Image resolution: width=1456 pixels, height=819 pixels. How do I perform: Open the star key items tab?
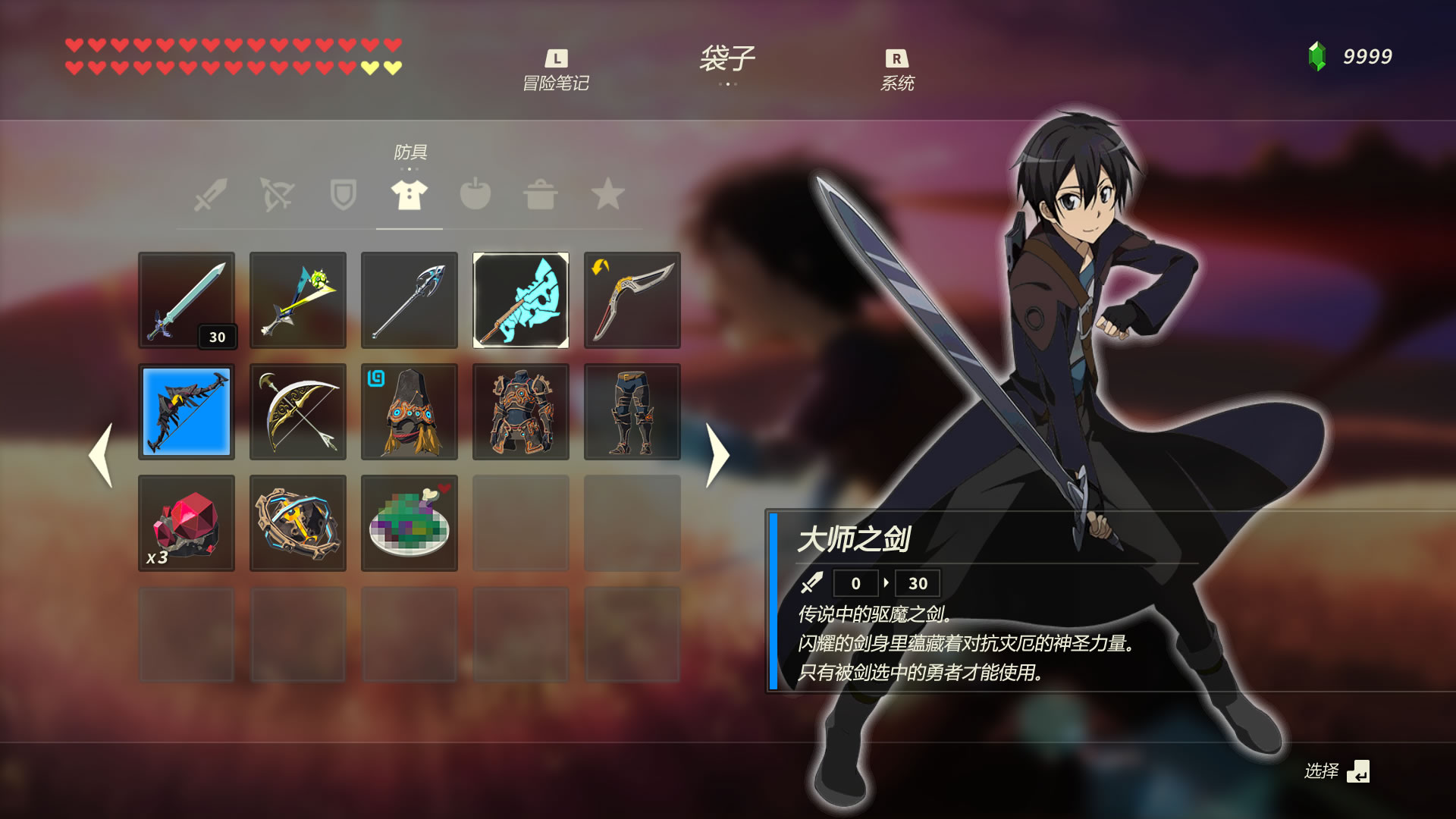607,195
